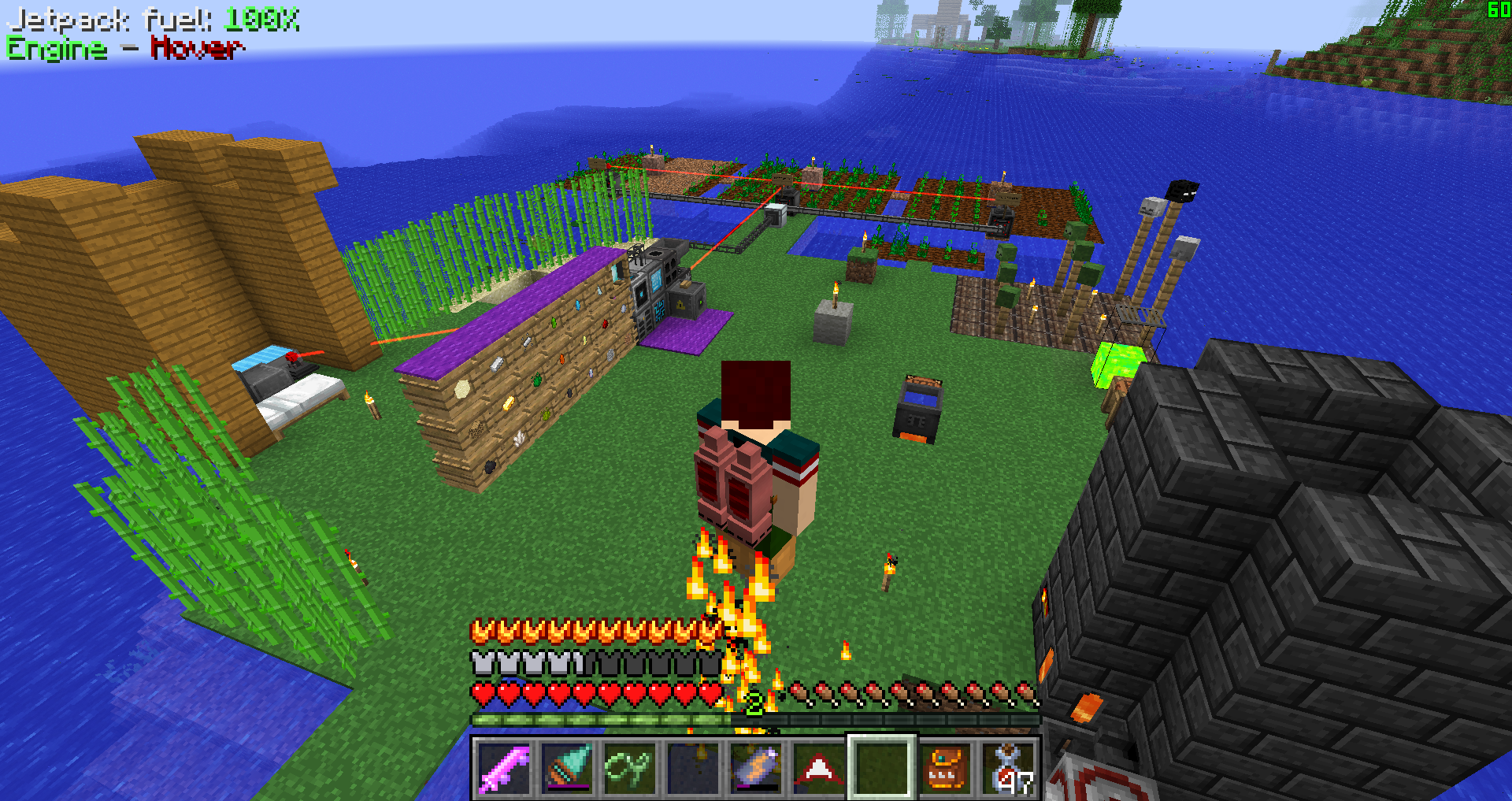This screenshot has height=801, width=1512.
Task: Click the highlighted empty hotbar slot
Action: pos(882,768)
